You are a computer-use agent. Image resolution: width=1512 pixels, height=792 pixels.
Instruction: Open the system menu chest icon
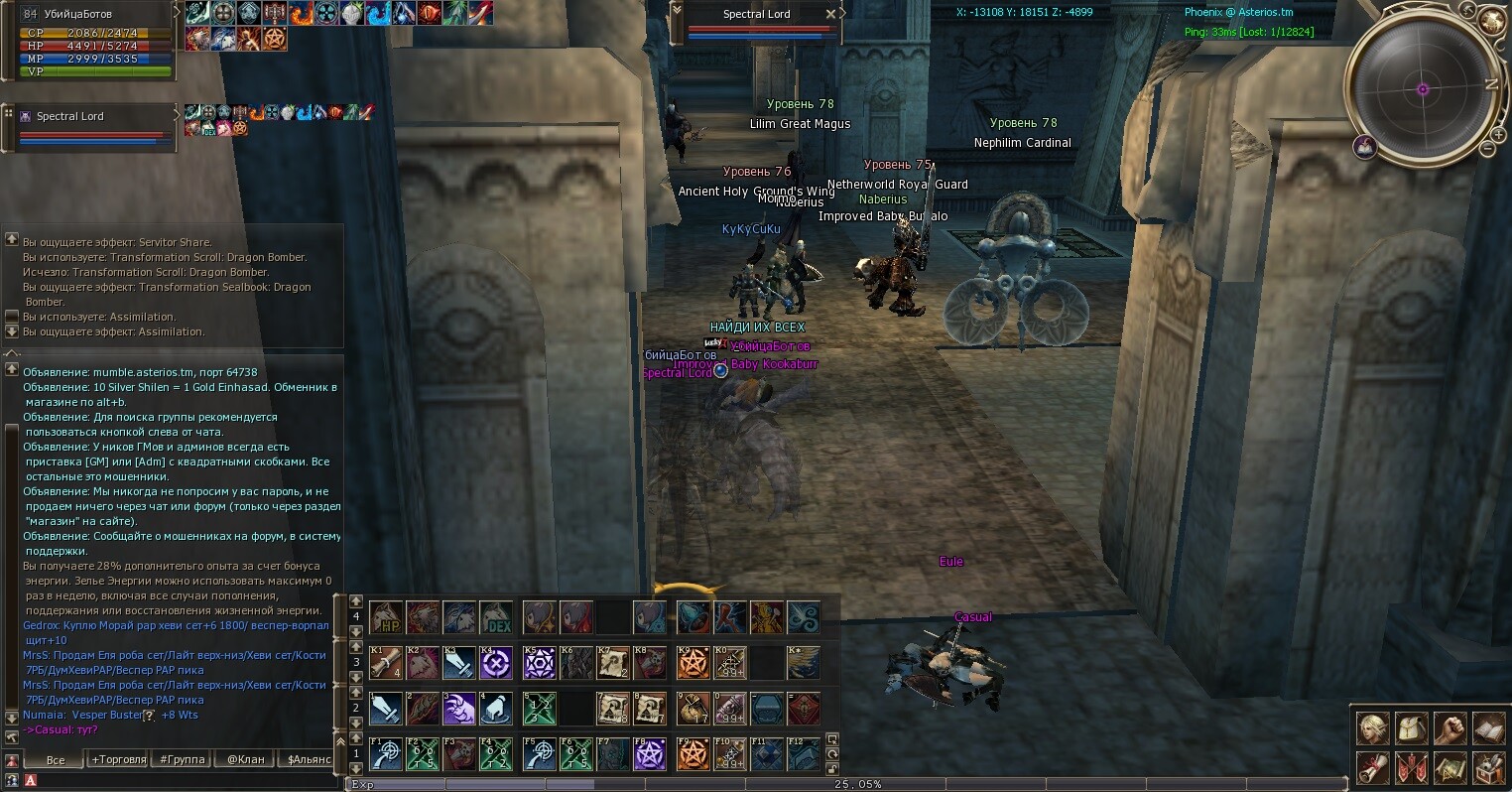click(1488, 767)
